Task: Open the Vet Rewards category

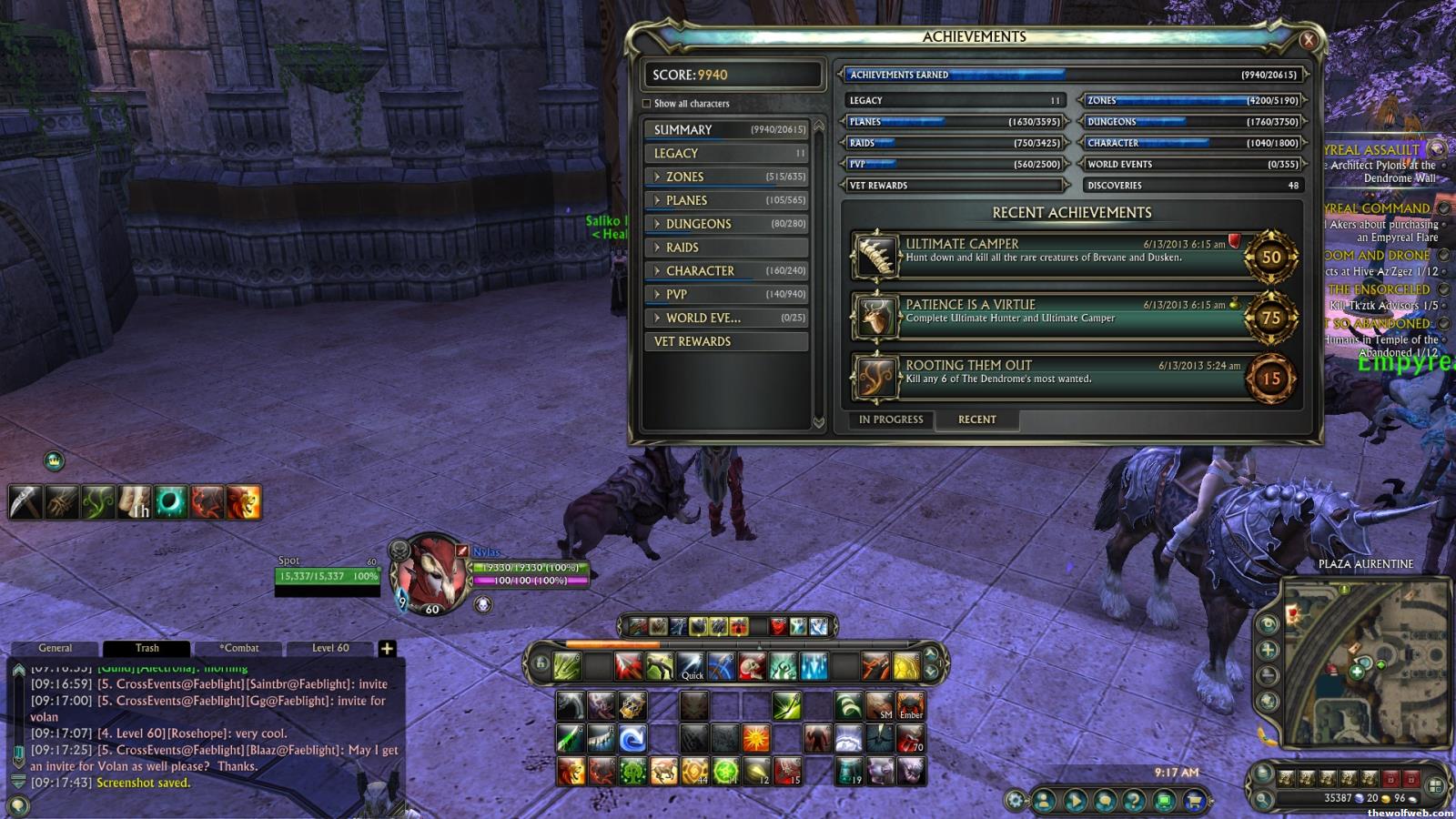Action: pos(725,341)
